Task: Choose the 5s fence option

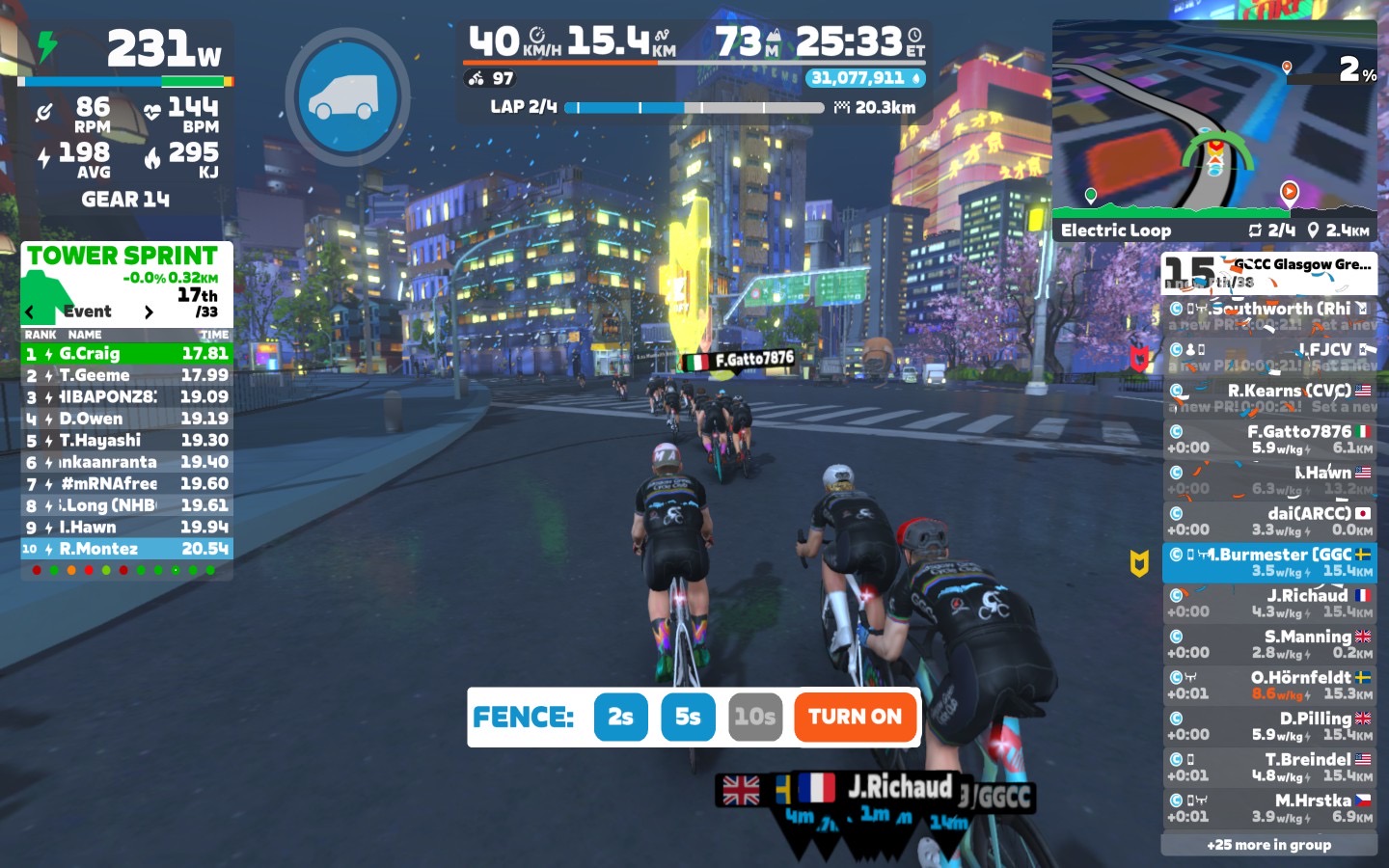Action: point(688,717)
